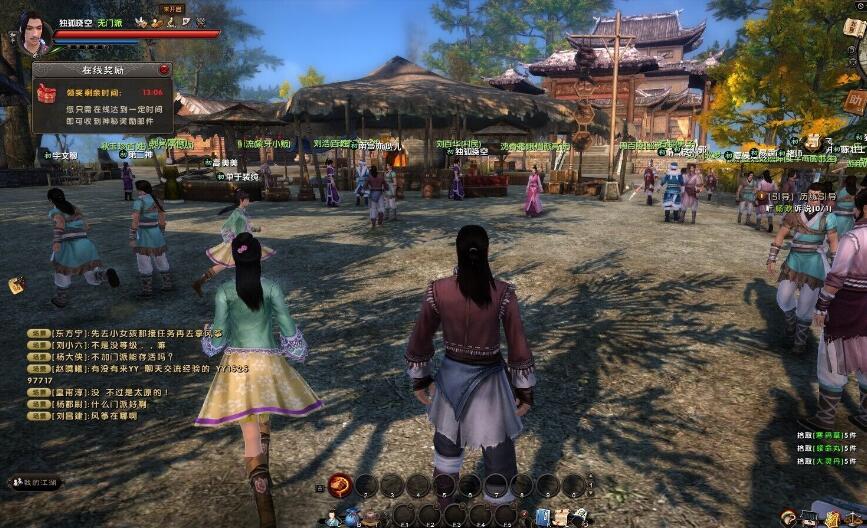Click the red gift box reward icon
Image resolution: width=867 pixels, height=528 pixels.
(46, 93)
